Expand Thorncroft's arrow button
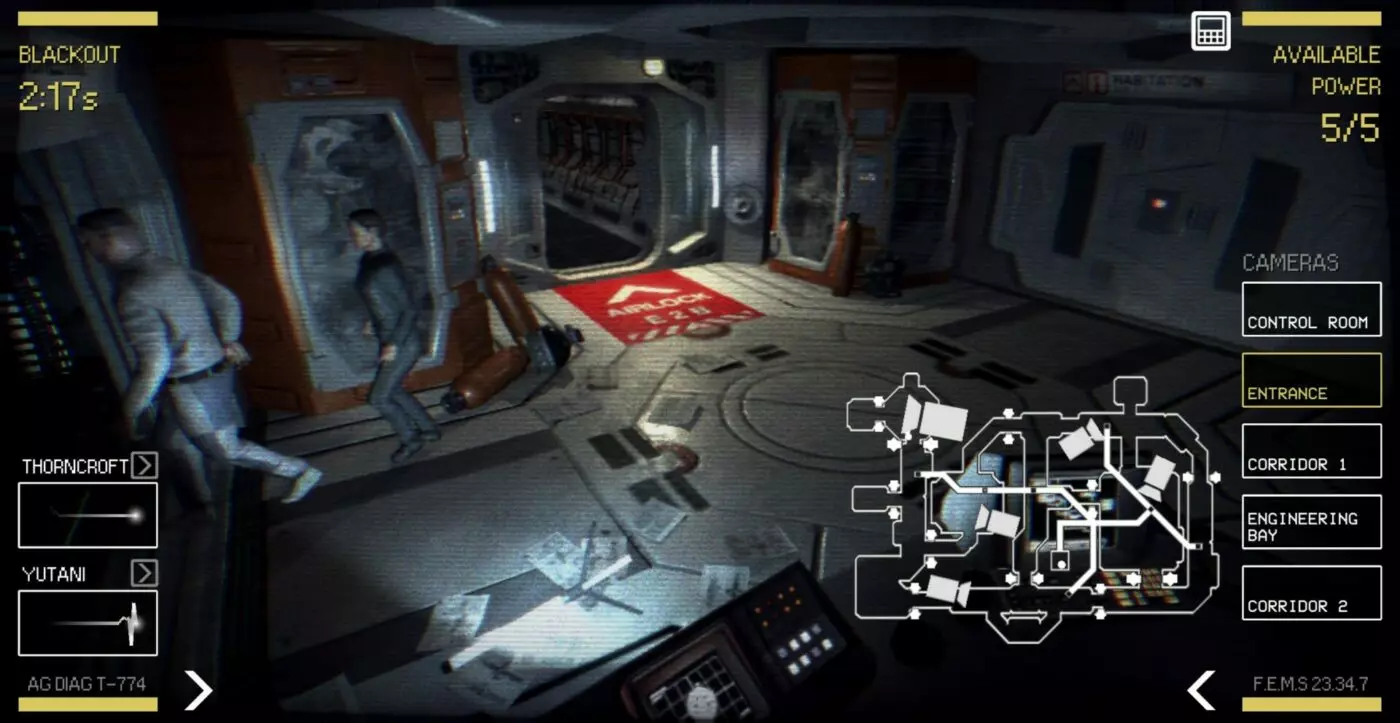This screenshot has height=723, width=1400. coord(144,465)
